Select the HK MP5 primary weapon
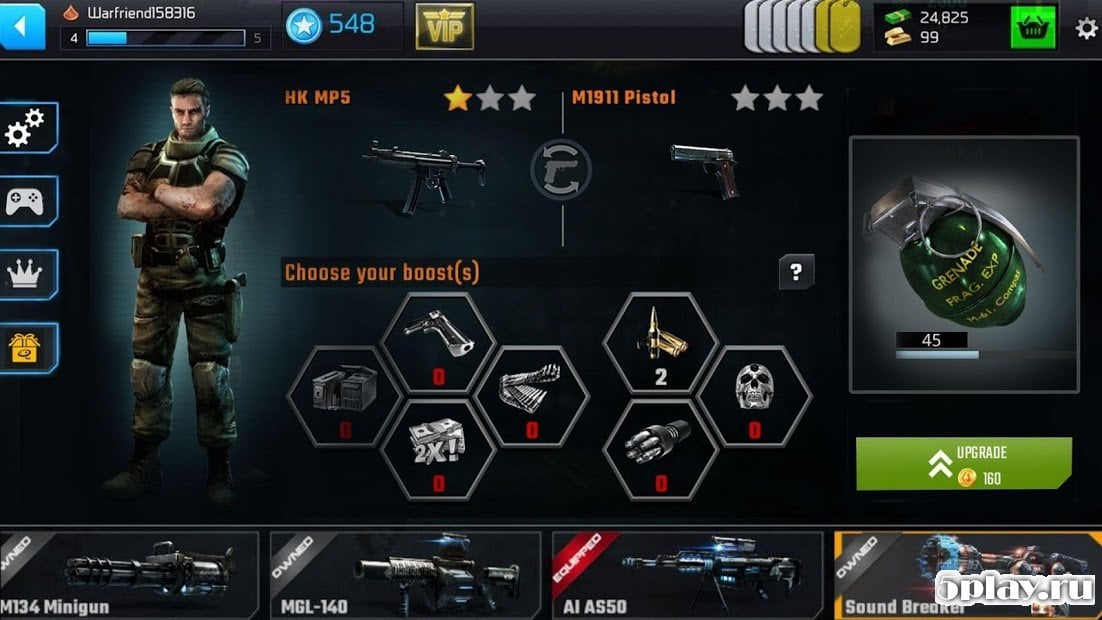Viewport: 1102px width, 620px height. click(x=424, y=172)
